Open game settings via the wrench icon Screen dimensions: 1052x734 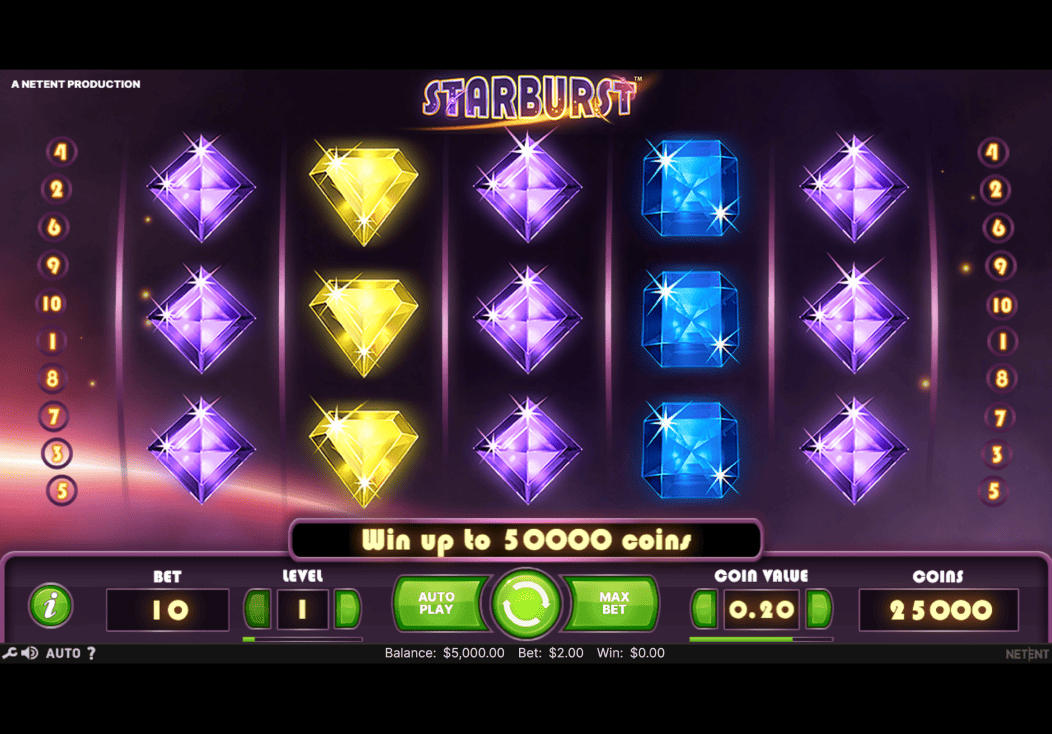[x=9, y=653]
